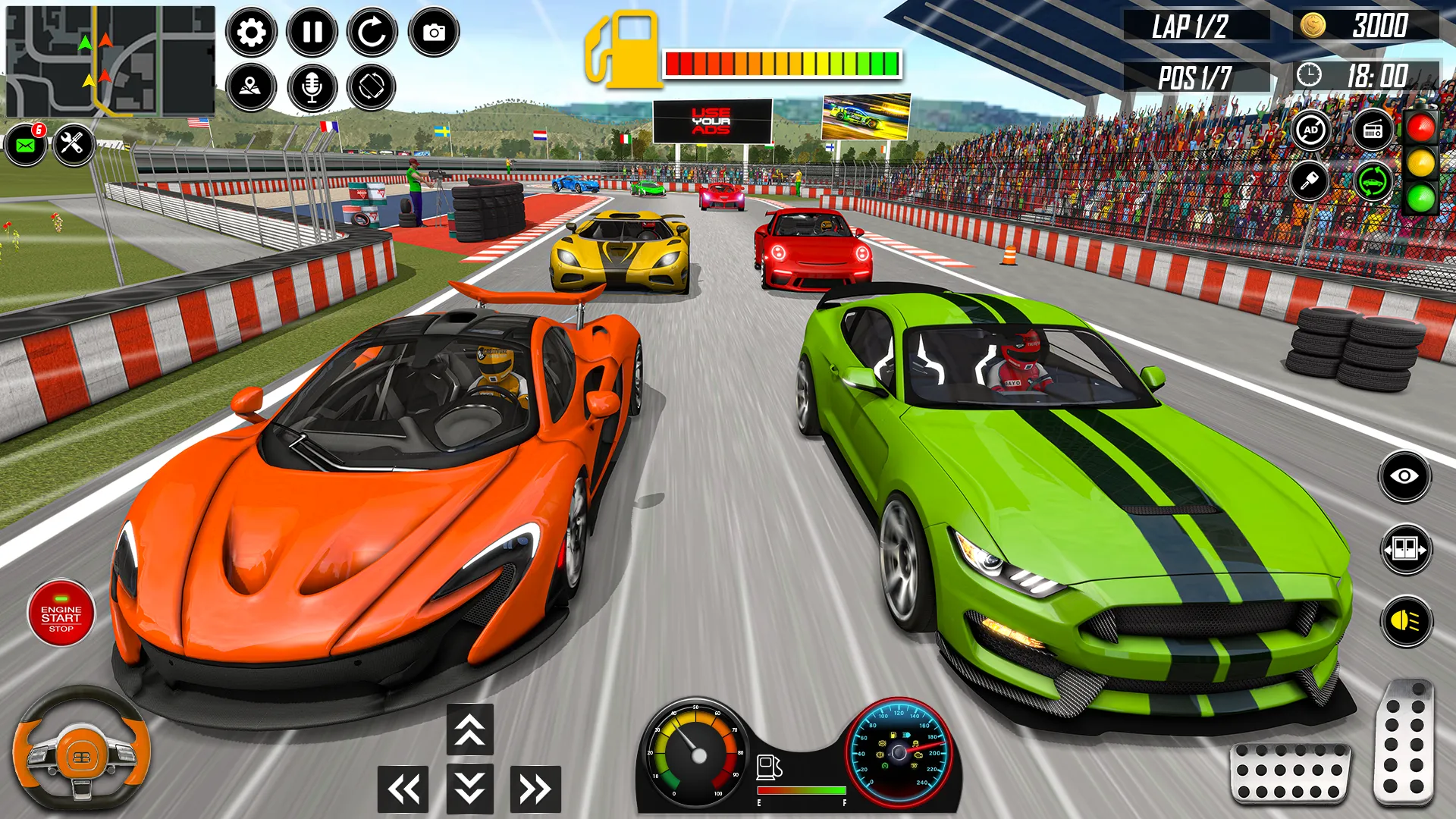Steer right with the double right arrow
The image size is (1456, 819).
coord(535,789)
